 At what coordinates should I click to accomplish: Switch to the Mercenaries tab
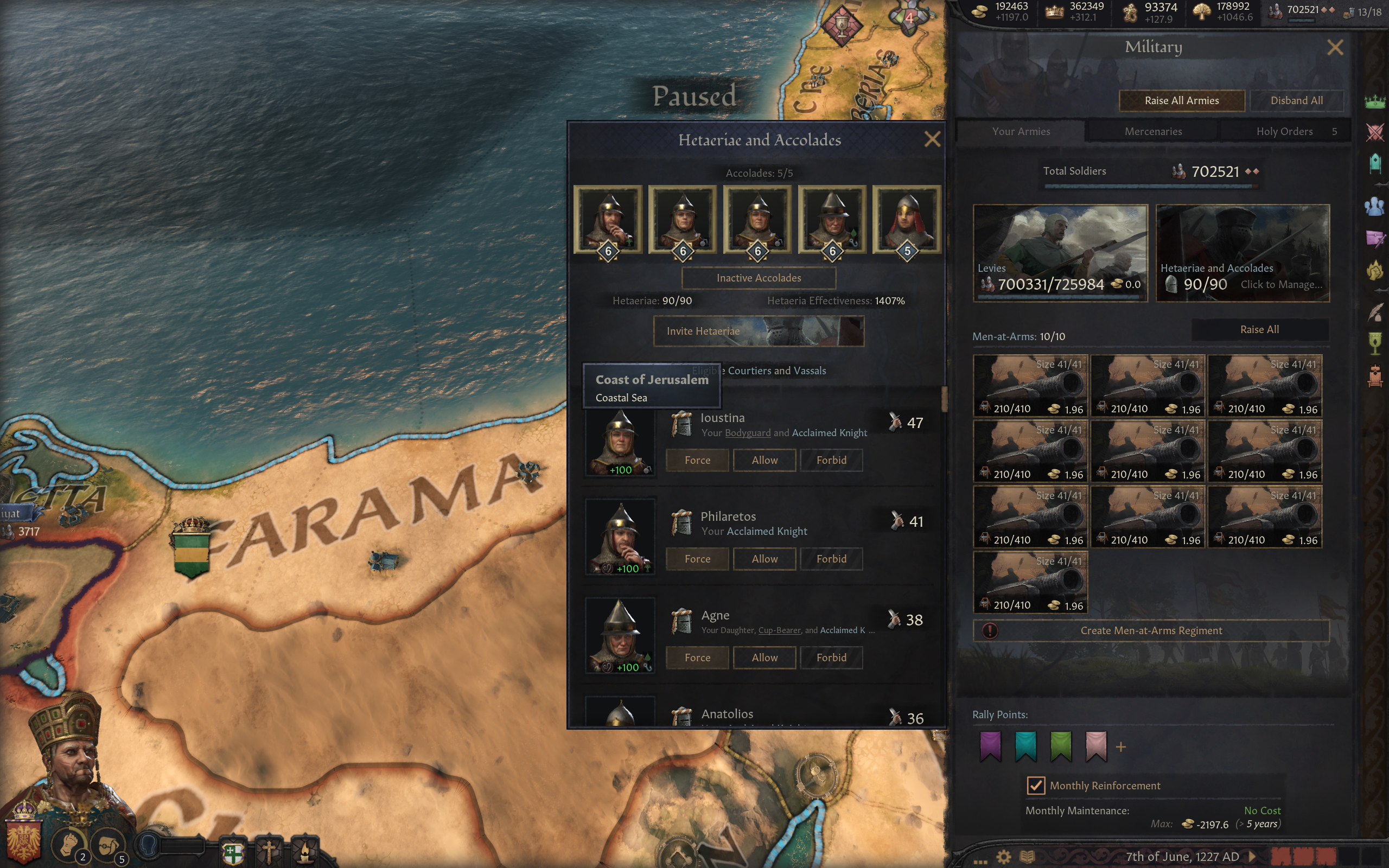(x=1152, y=131)
